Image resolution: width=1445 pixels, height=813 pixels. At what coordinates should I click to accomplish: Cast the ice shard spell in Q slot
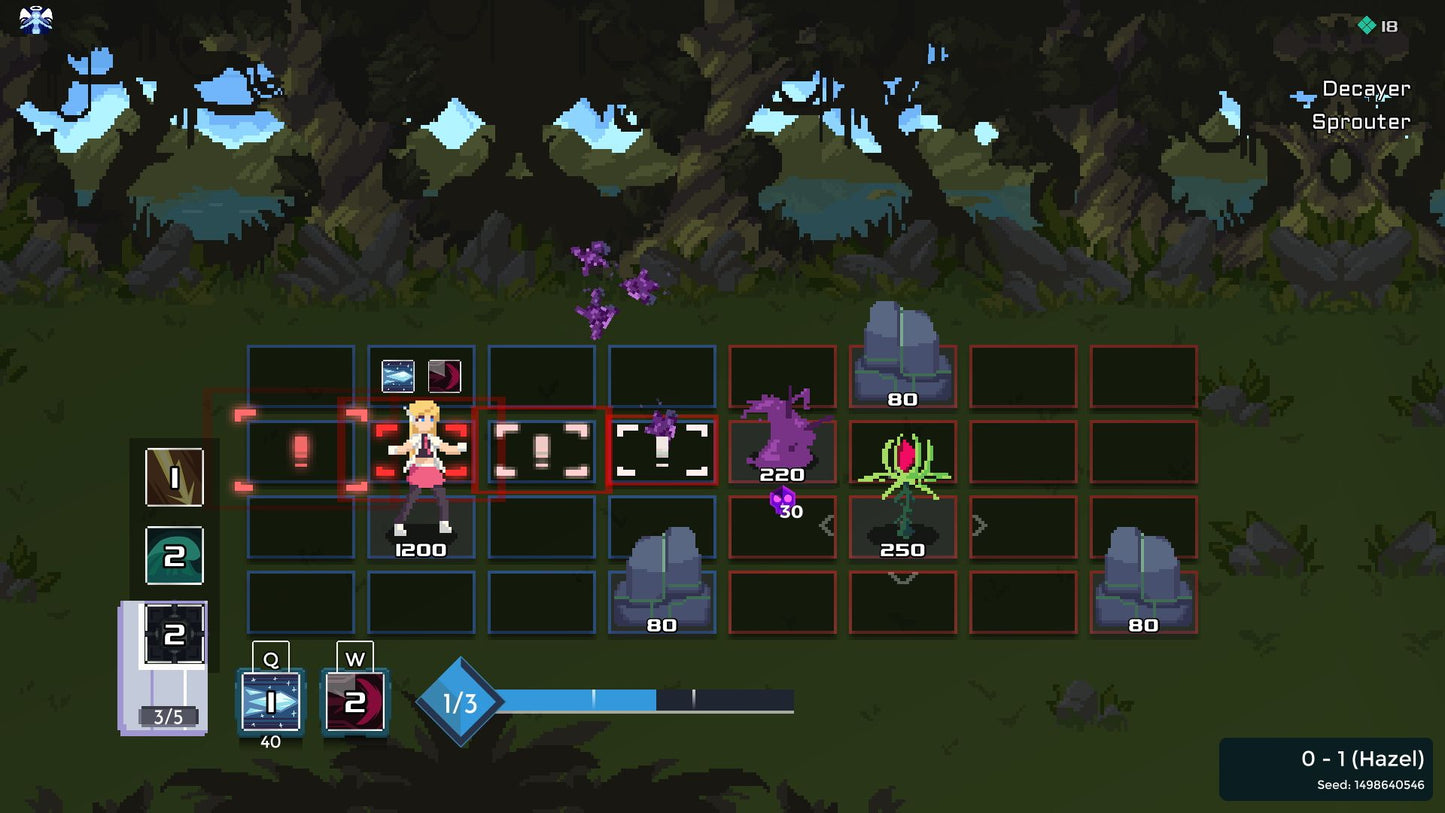click(270, 701)
